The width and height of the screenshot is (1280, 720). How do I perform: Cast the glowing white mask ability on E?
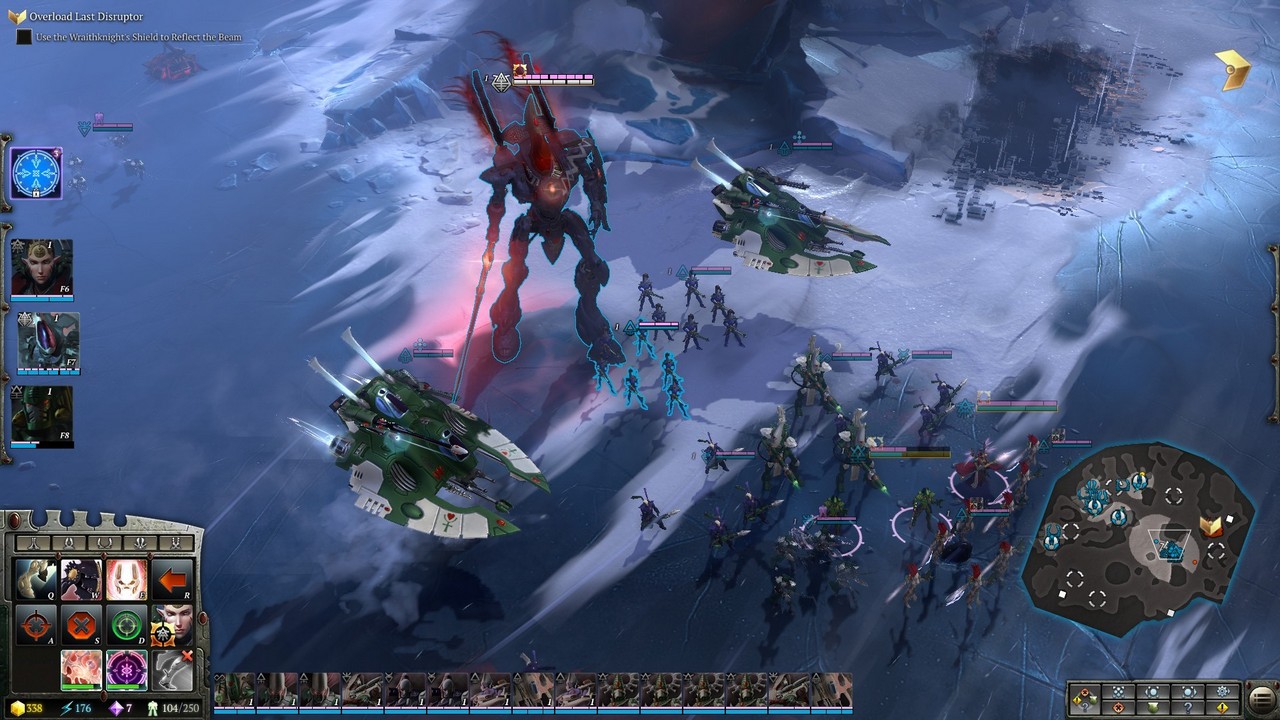[x=127, y=580]
